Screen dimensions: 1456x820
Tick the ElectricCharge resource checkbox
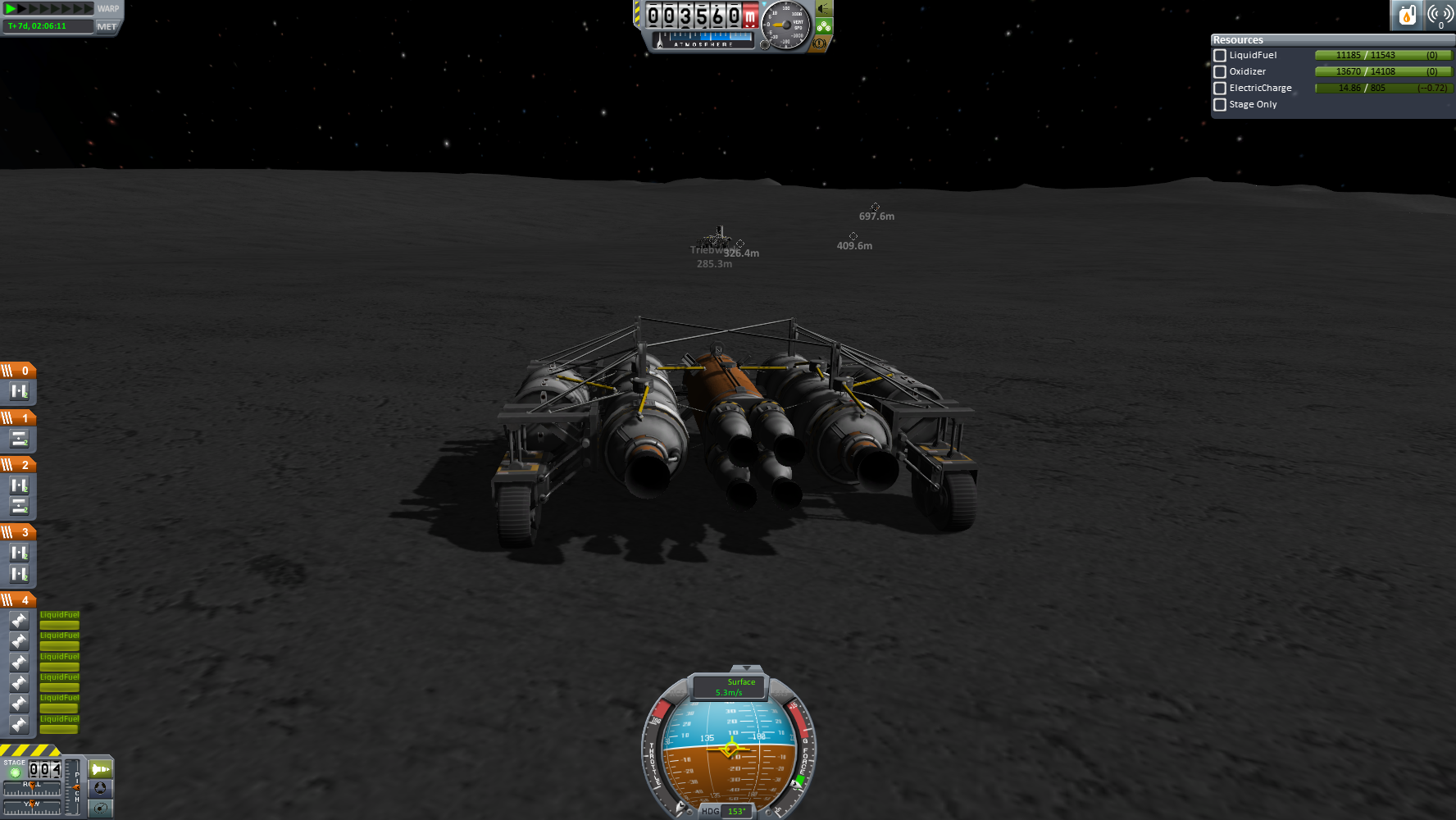(1220, 89)
